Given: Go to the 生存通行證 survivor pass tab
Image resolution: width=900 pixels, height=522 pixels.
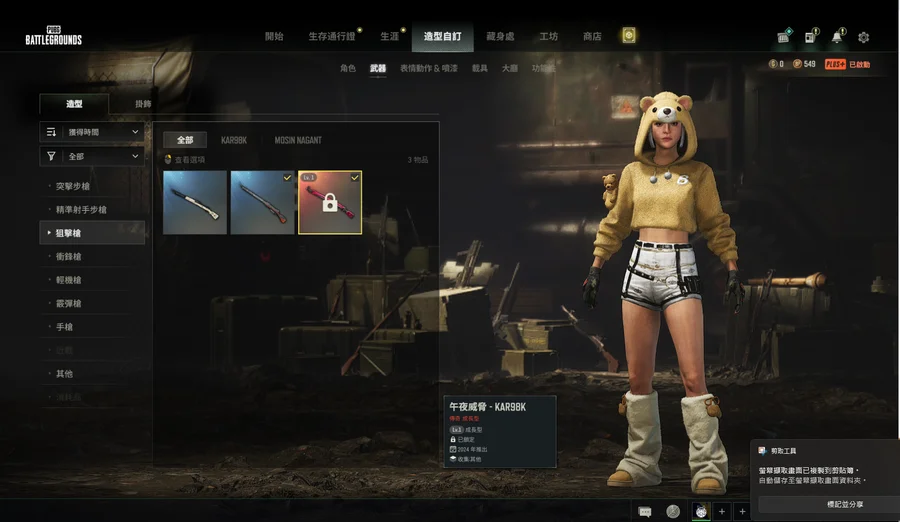Looking at the screenshot, I should tap(330, 37).
